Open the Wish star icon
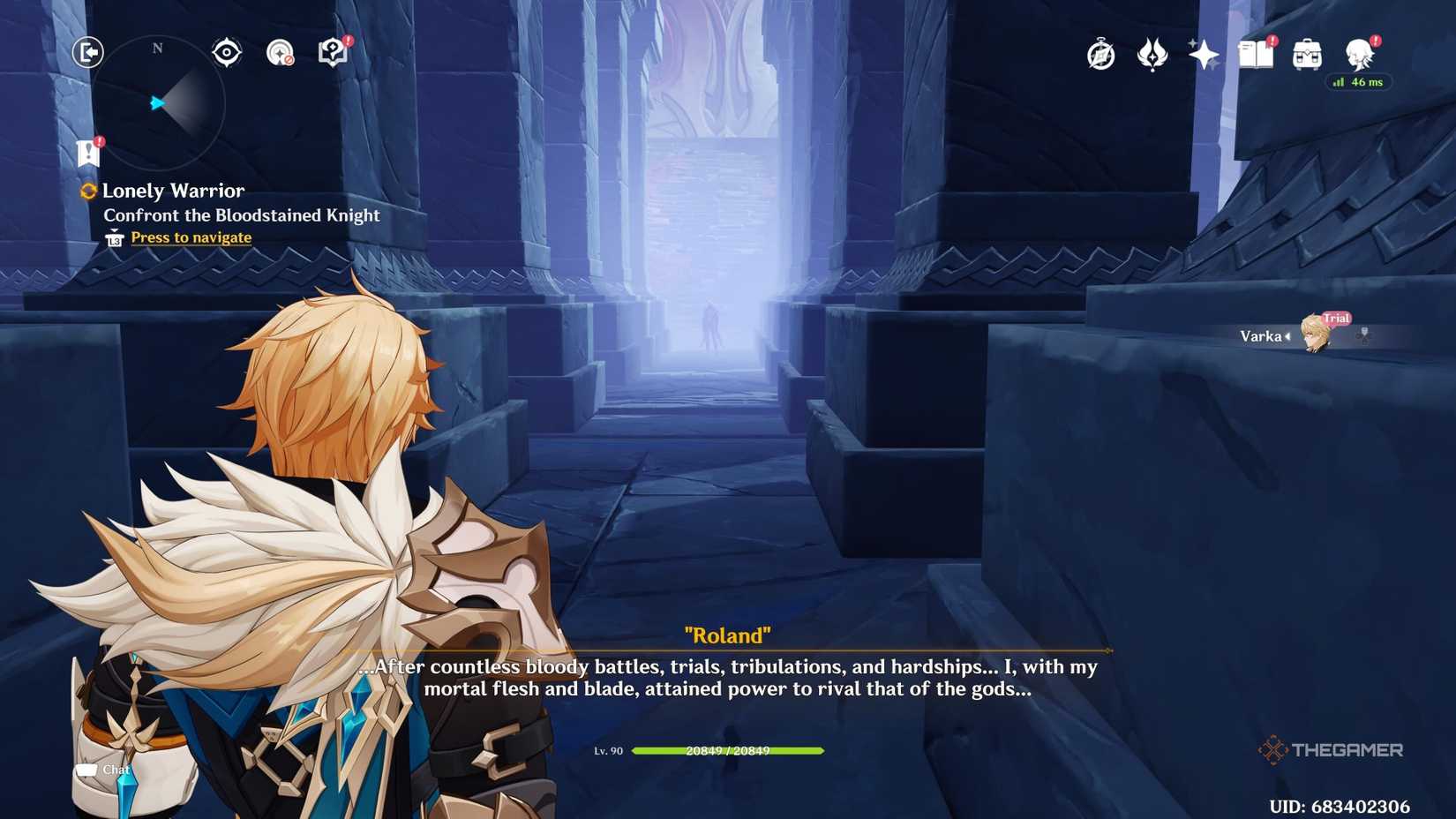Image resolution: width=1456 pixels, height=819 pixels. pos(1203,55)
